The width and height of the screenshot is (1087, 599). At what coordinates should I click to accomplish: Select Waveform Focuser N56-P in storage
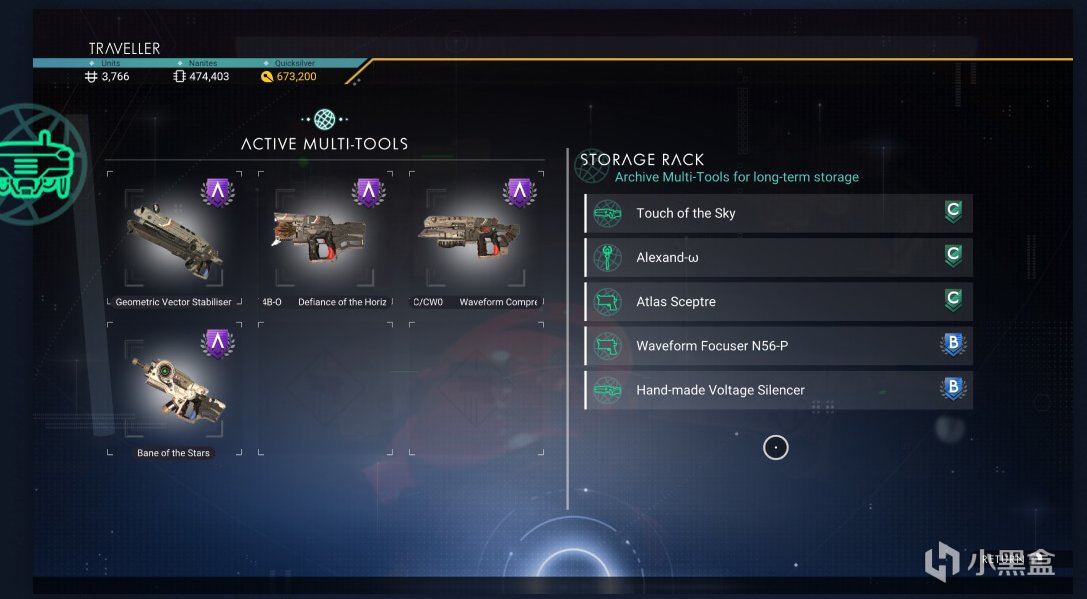(777, 346)
